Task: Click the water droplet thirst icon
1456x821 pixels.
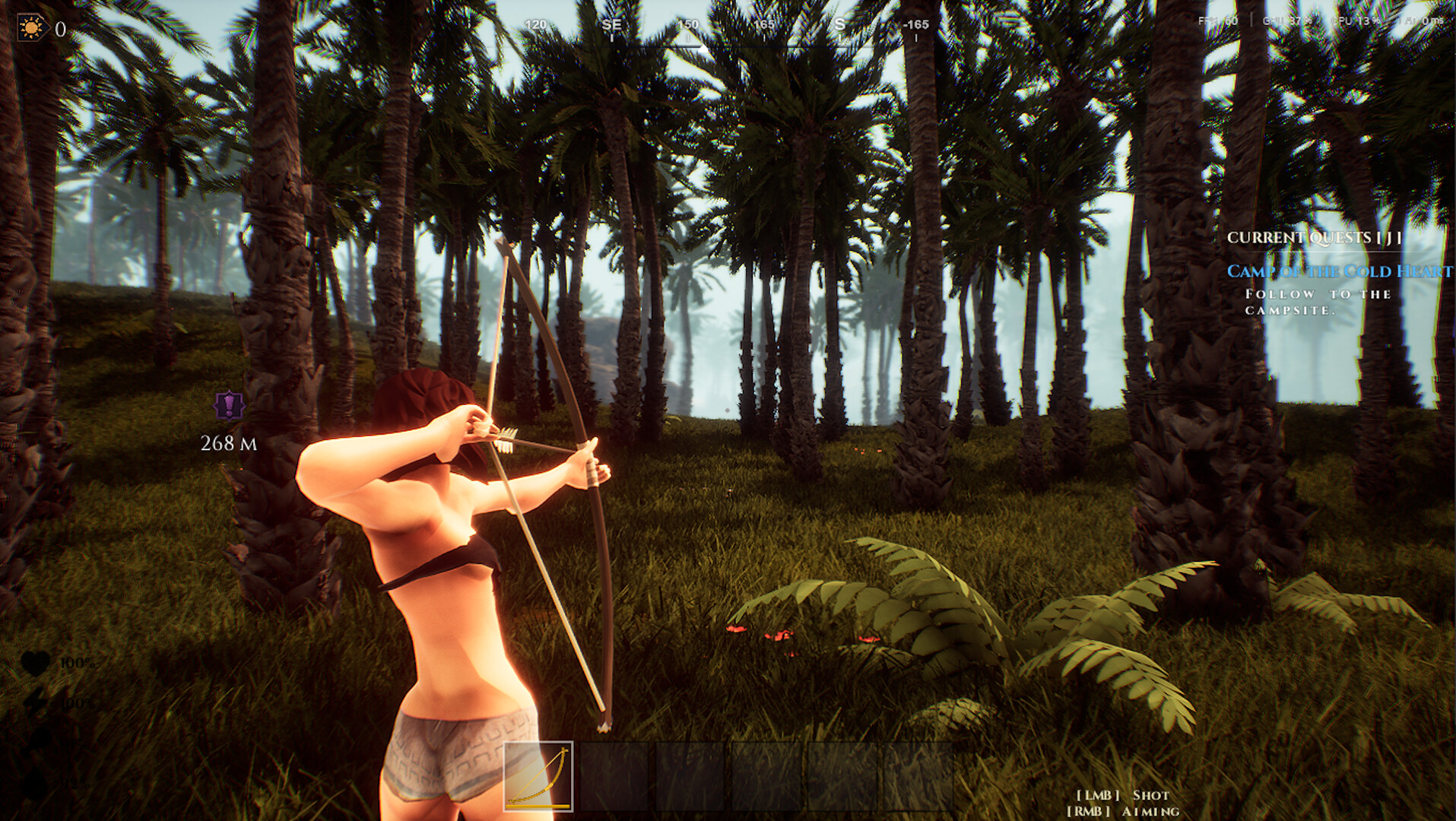Action: coord(36,783)
